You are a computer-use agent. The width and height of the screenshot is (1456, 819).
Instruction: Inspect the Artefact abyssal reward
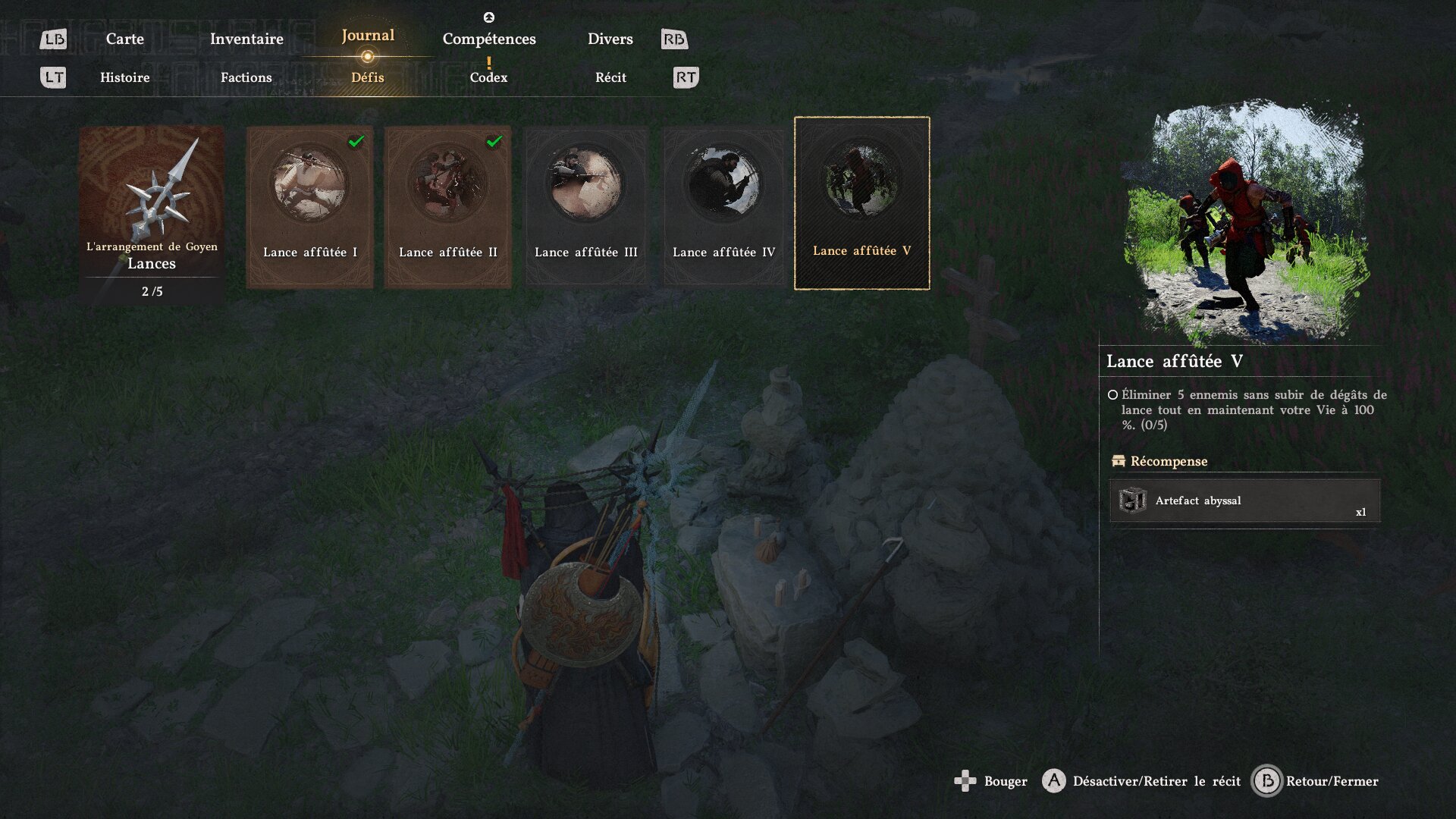[1244, 501]
